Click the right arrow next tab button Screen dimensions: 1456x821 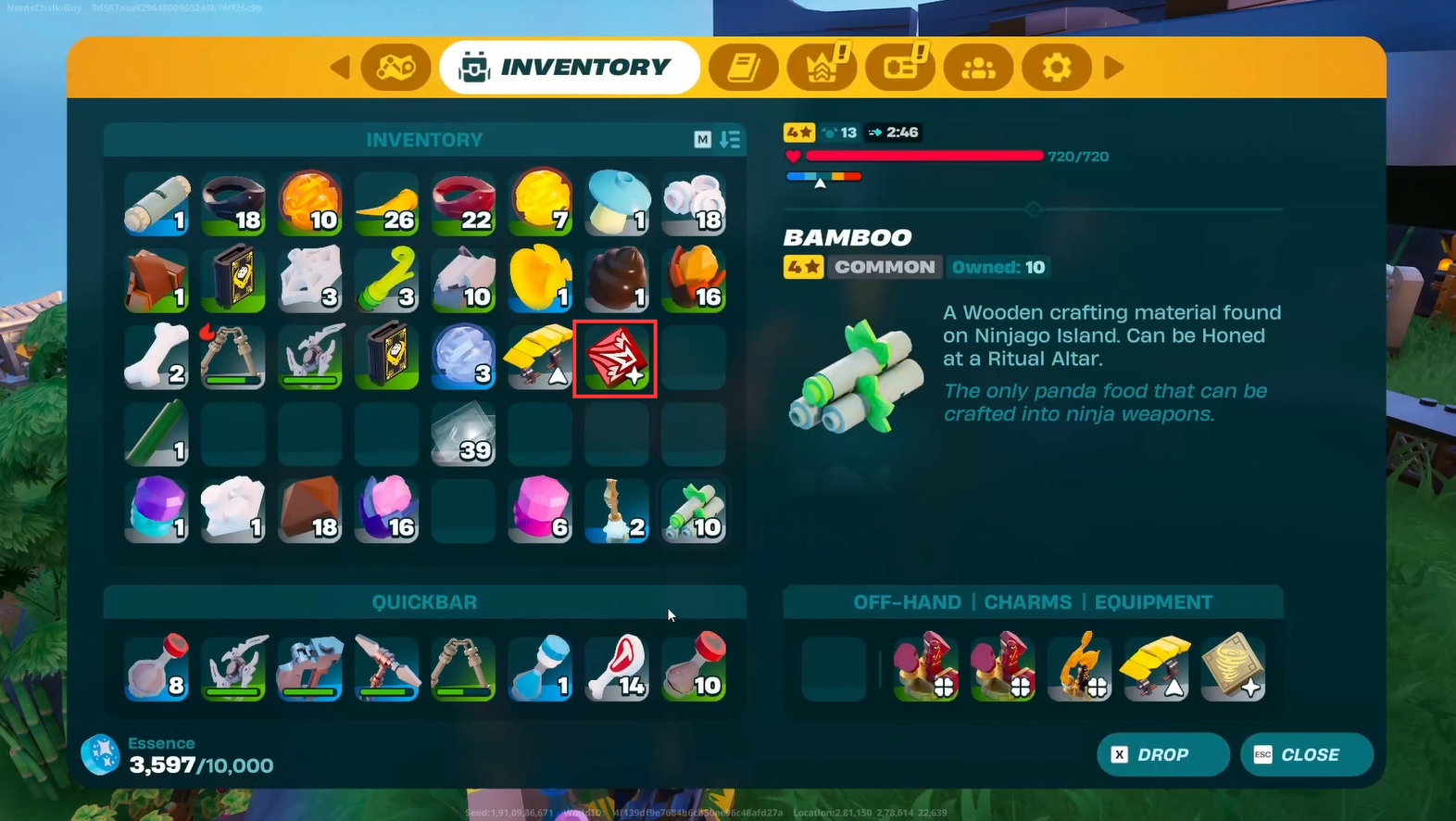pyautogui.click(x=1114, y=68)
